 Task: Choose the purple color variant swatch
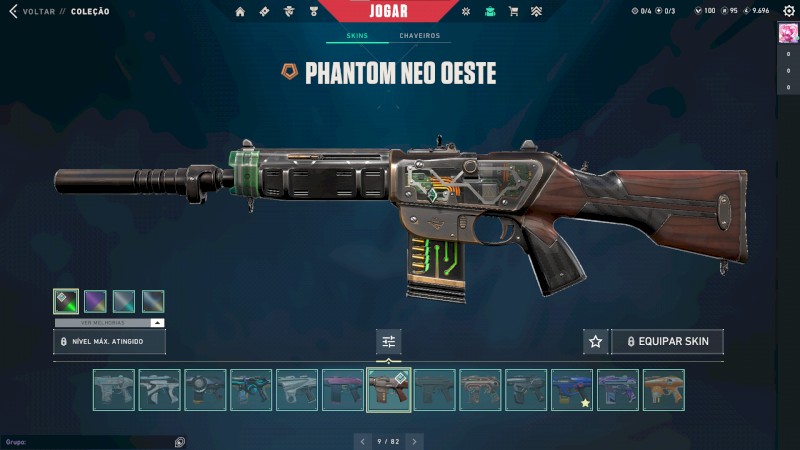(x=95, y=301)
